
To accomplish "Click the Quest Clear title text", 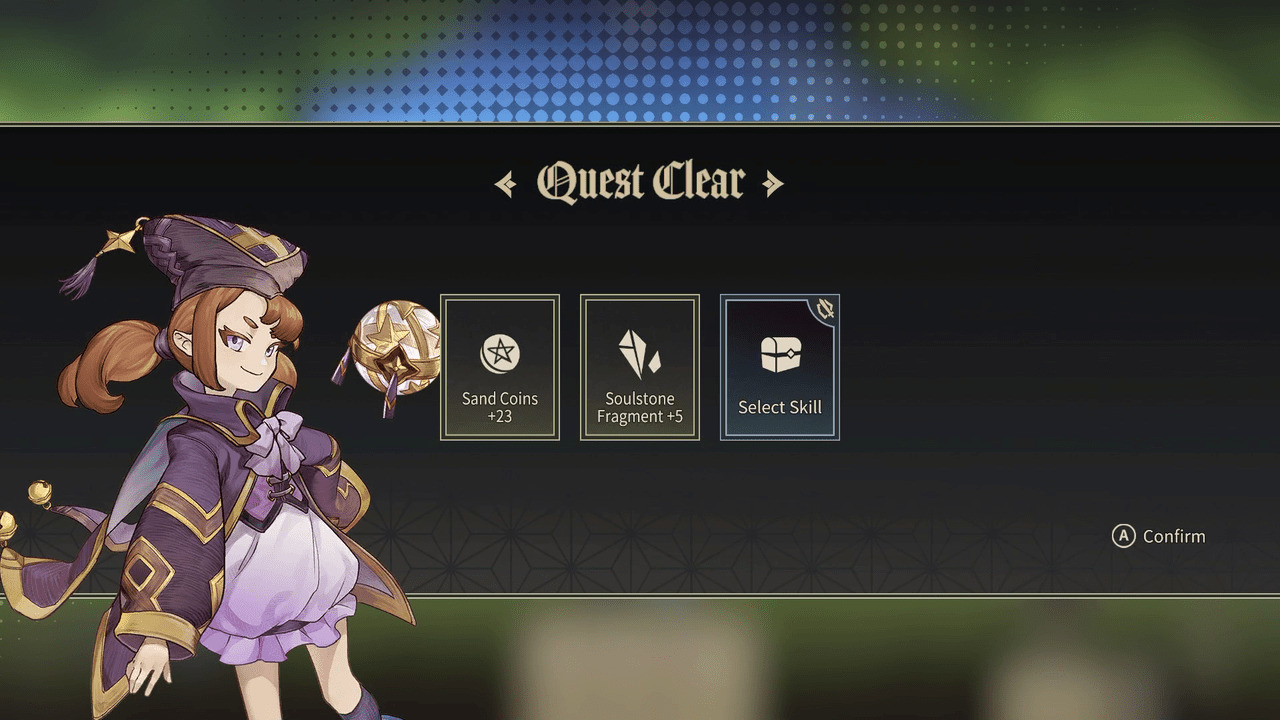I will point(638,180).
